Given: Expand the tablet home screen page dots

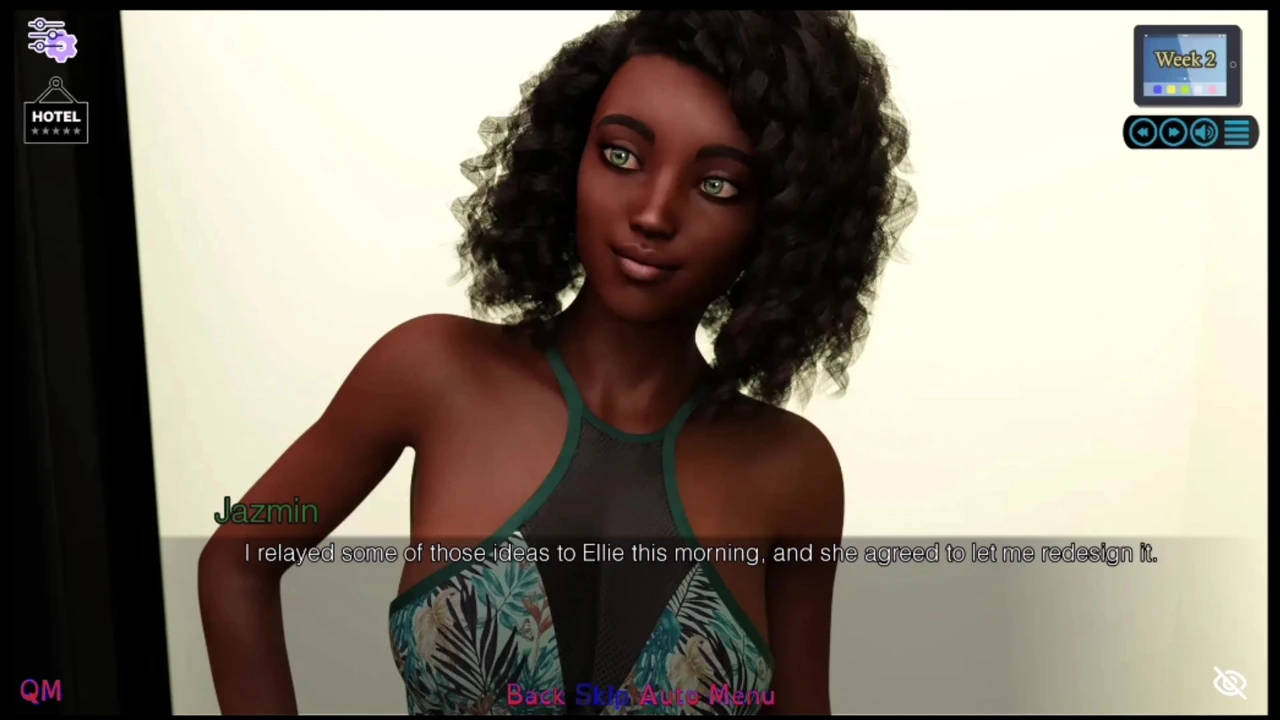Looking at the screenshot, I should click(x=1185, y=79).
